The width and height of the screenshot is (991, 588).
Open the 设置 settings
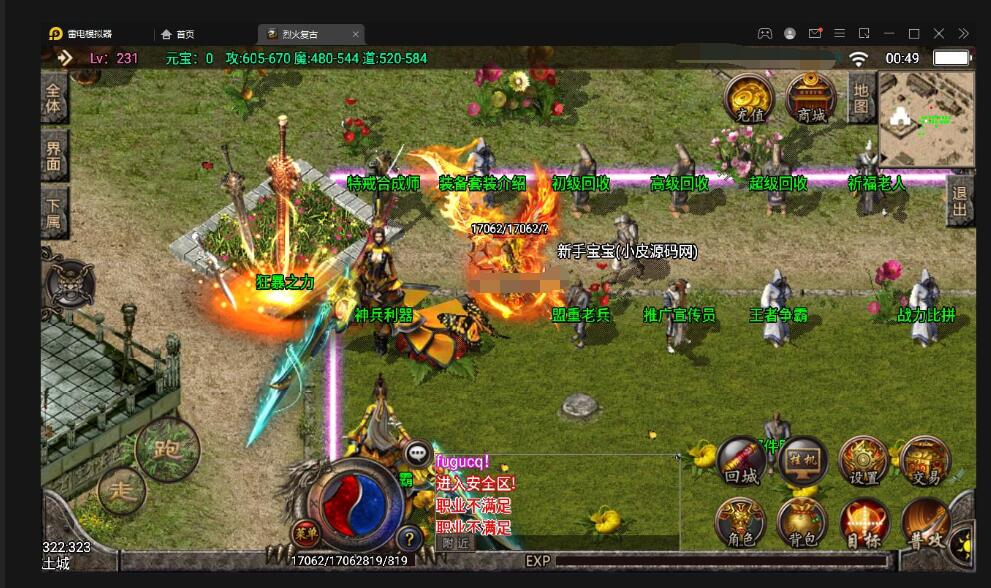(863, 462)
